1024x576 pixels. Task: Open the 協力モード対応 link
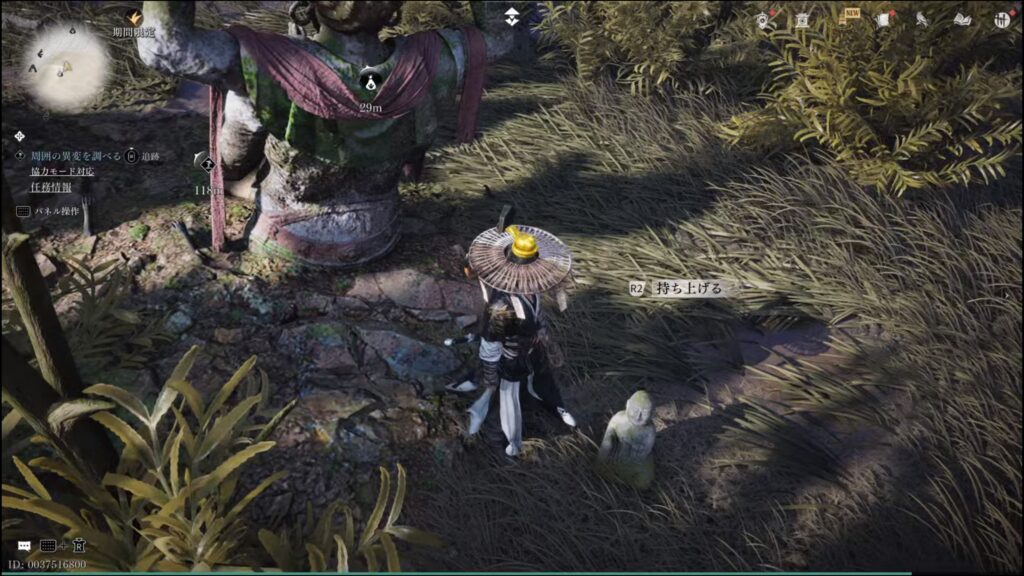click(62, 171)
